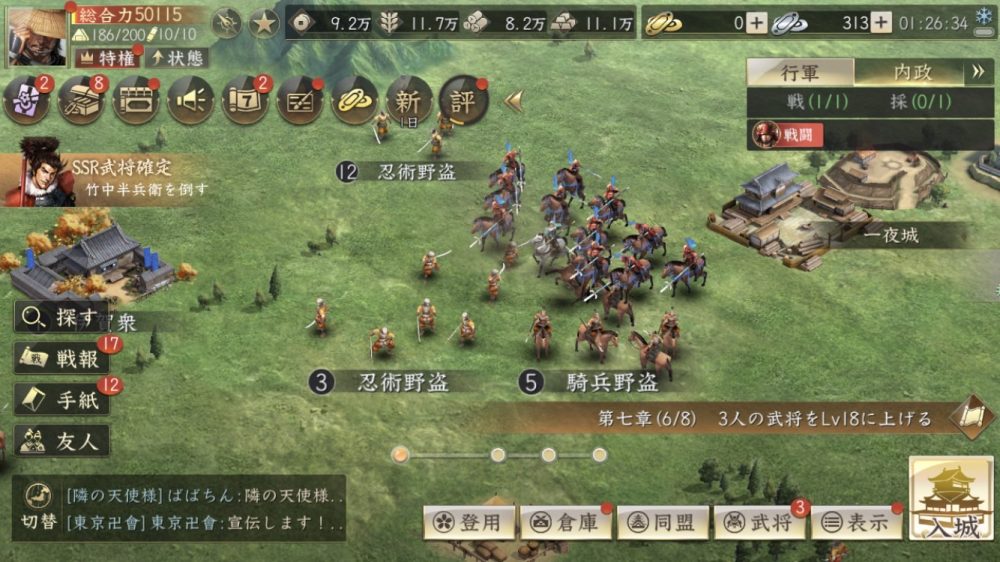The height and width of the screenshot is (562, 1000).
Task: Open the 特権 privileges button
Action: coord(105,56)
